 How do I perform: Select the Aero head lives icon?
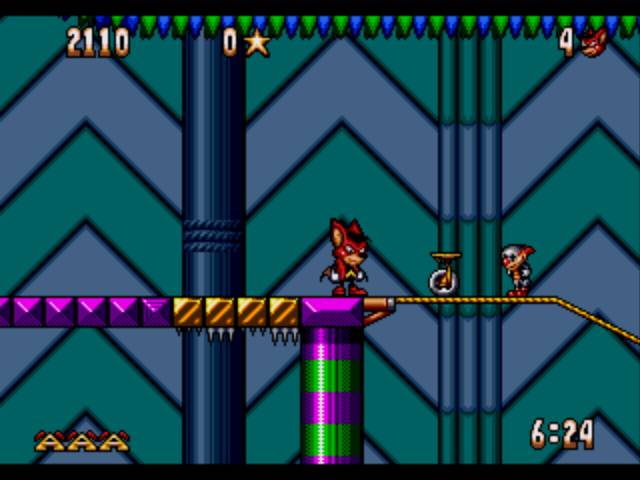594,42
